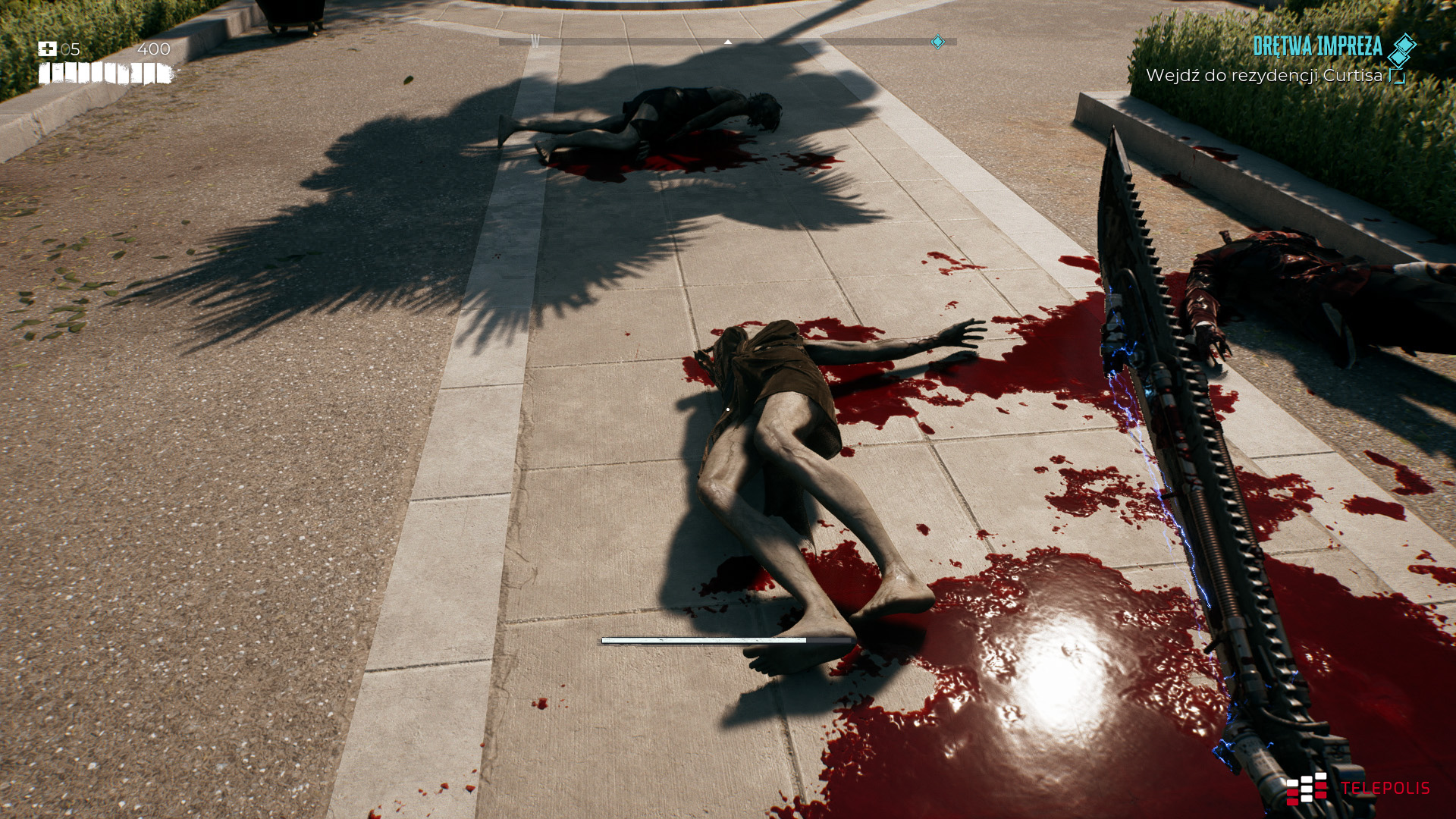Click the cyan quest diamond icon
The image size is (1456, 819).
tap(1402, 49)
